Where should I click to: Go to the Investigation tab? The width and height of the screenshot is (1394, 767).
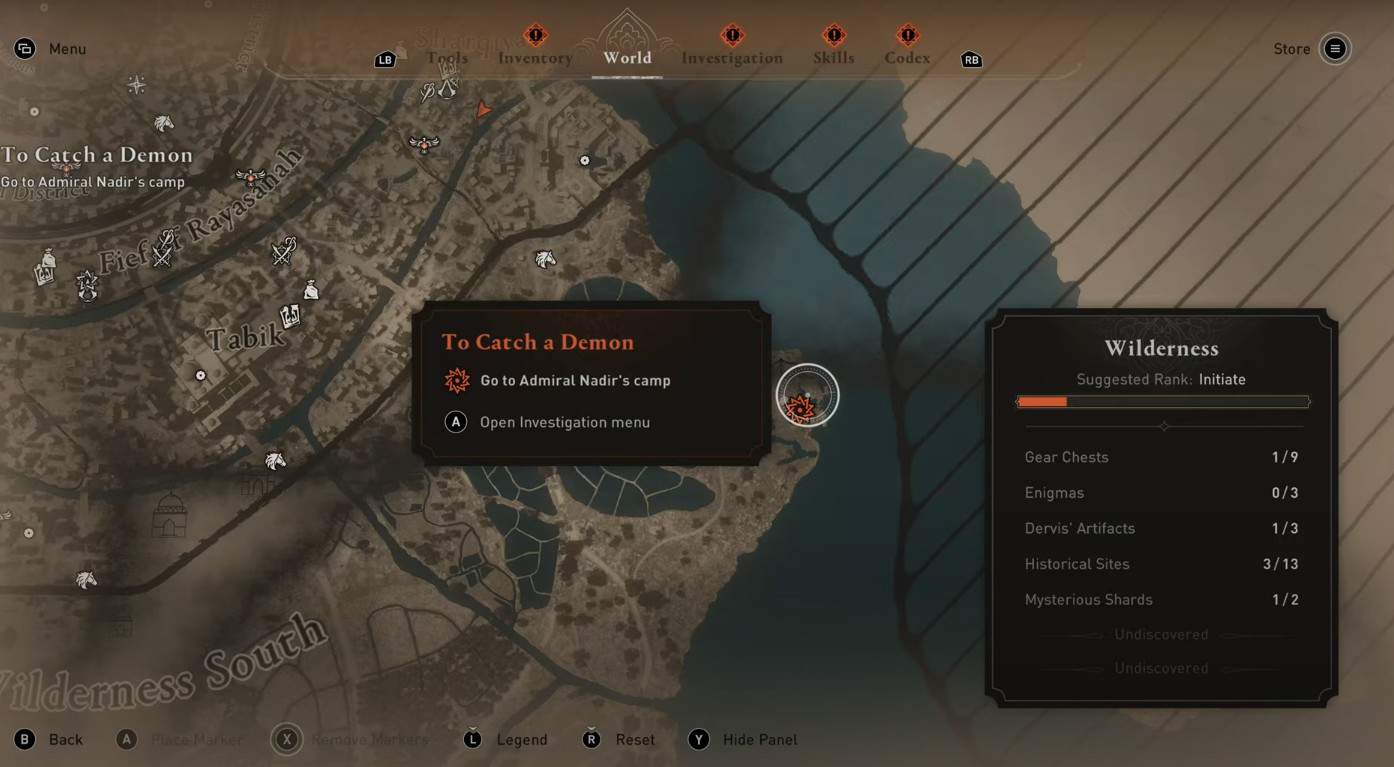tap(732, 58)
